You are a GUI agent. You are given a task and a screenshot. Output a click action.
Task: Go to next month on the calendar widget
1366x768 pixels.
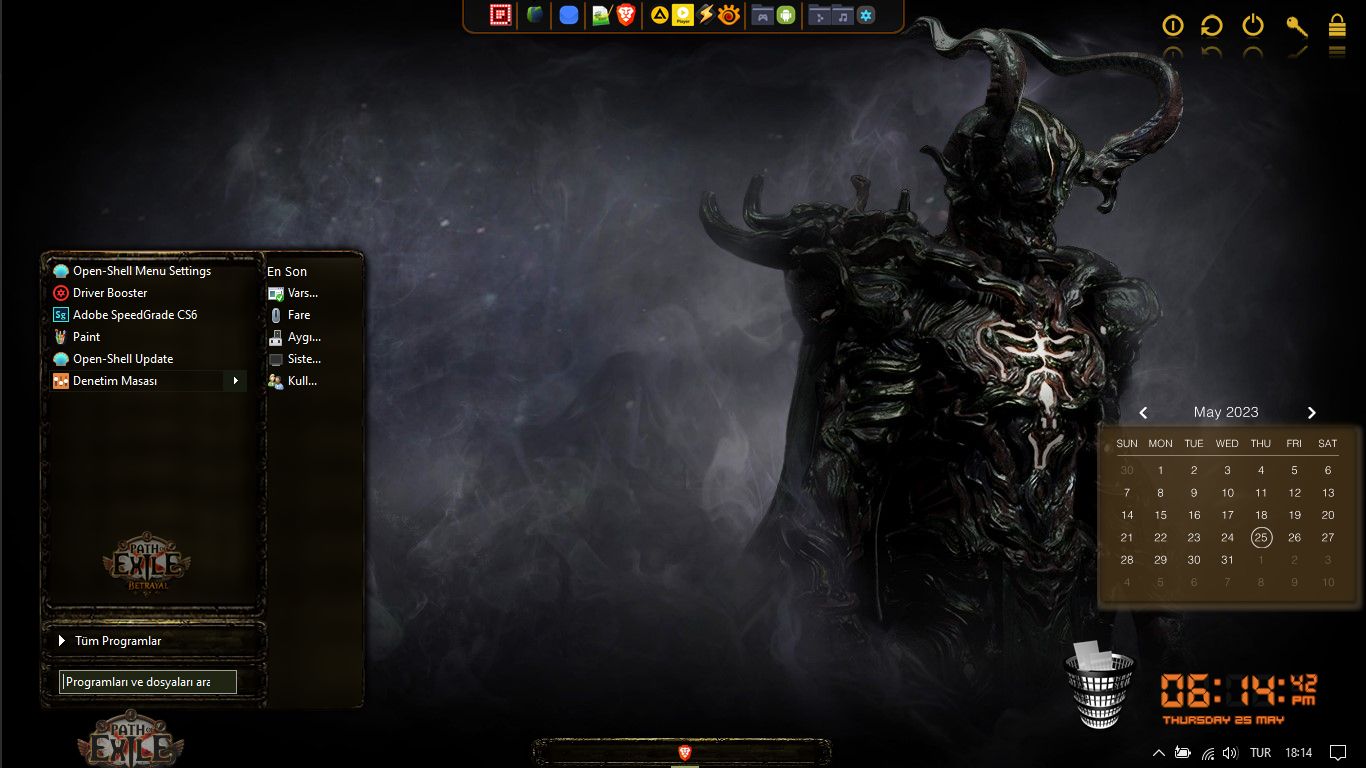pos(1311,412)
